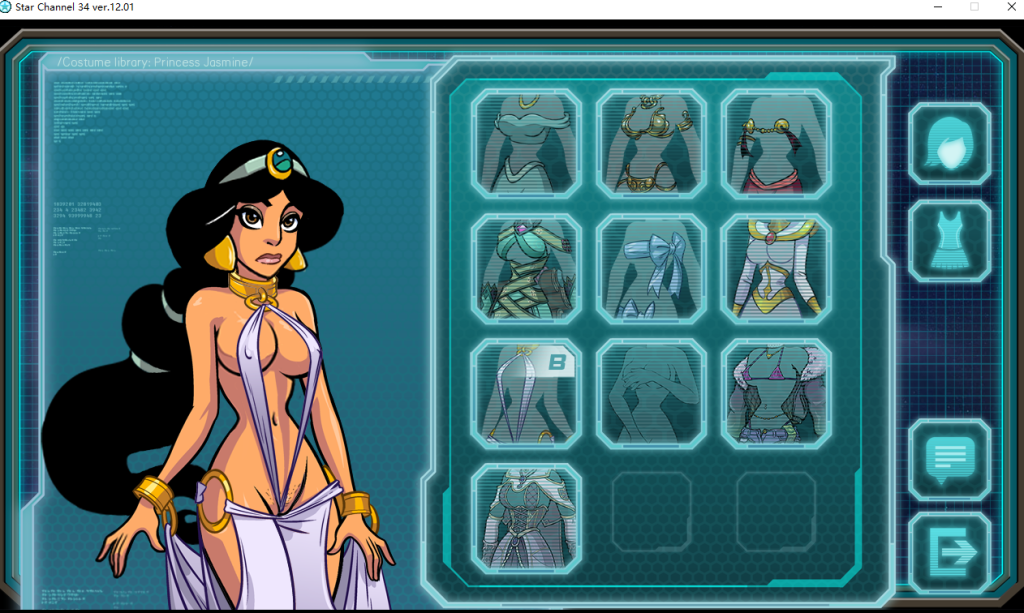Select the green wrapped armor costume
The width and height of the screenshot is (1024, 613).
click(526, 268)
